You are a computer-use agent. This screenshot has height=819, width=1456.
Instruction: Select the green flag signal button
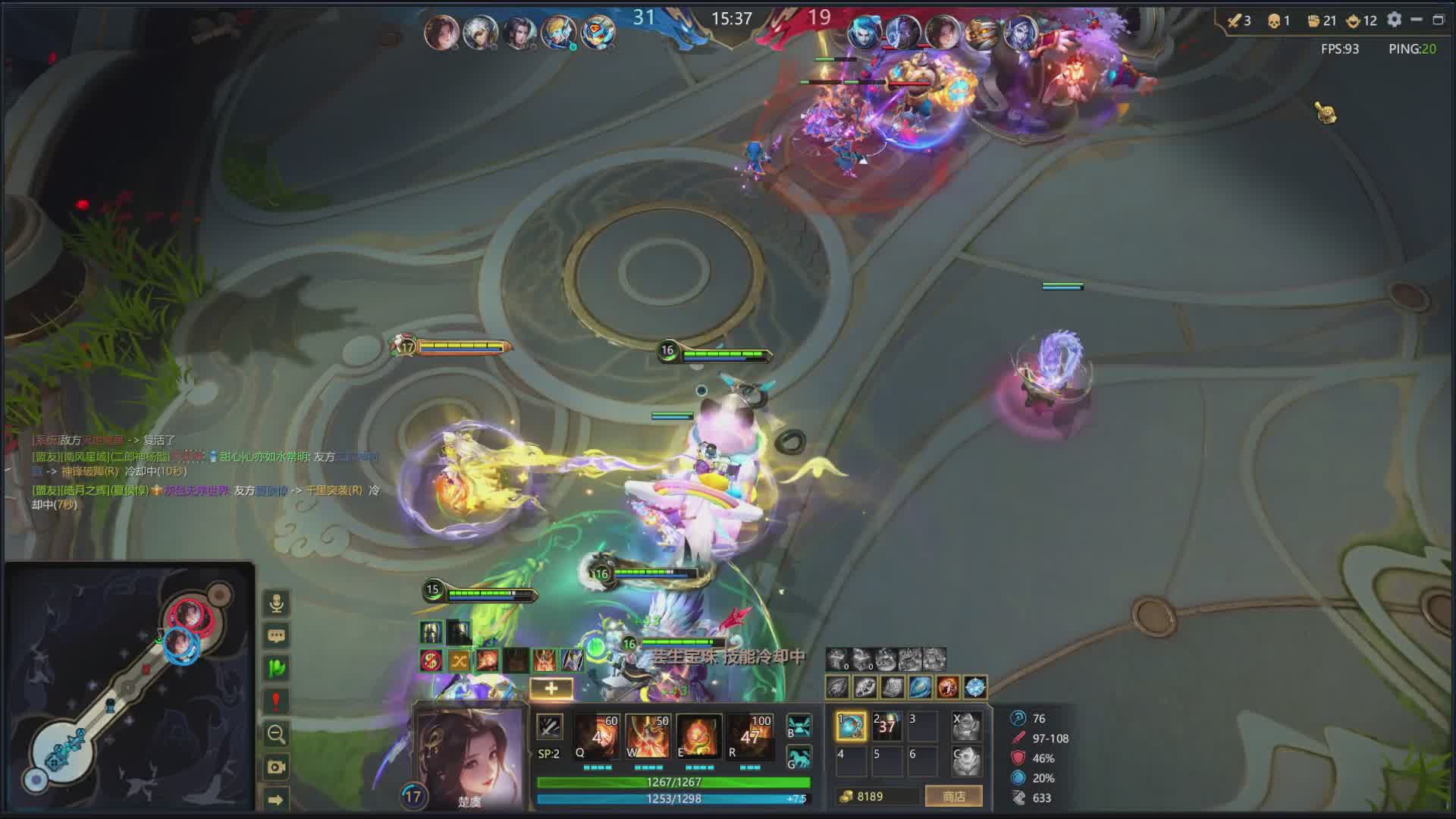point(276,668)
